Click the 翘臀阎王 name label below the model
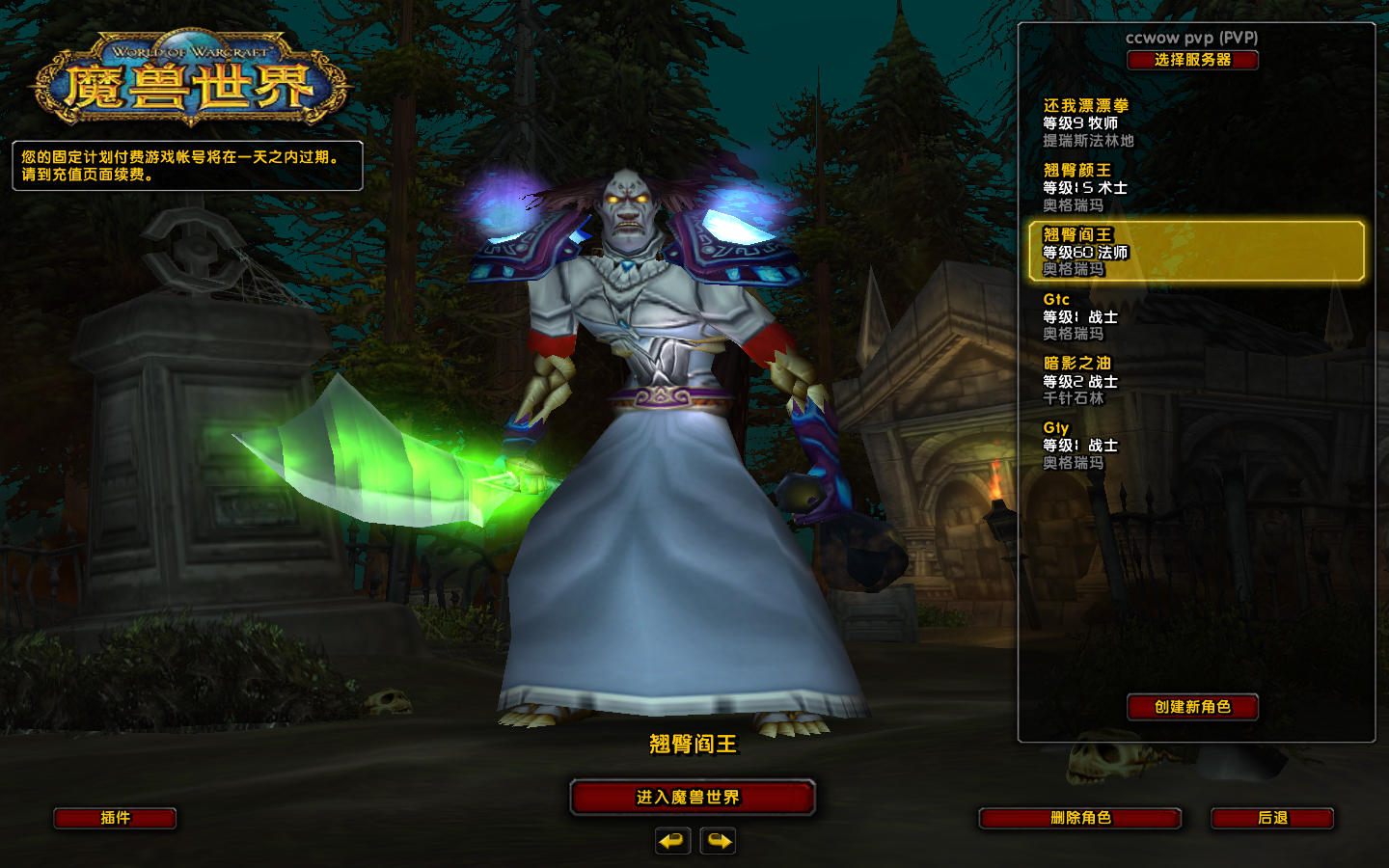 pos(693,746)
